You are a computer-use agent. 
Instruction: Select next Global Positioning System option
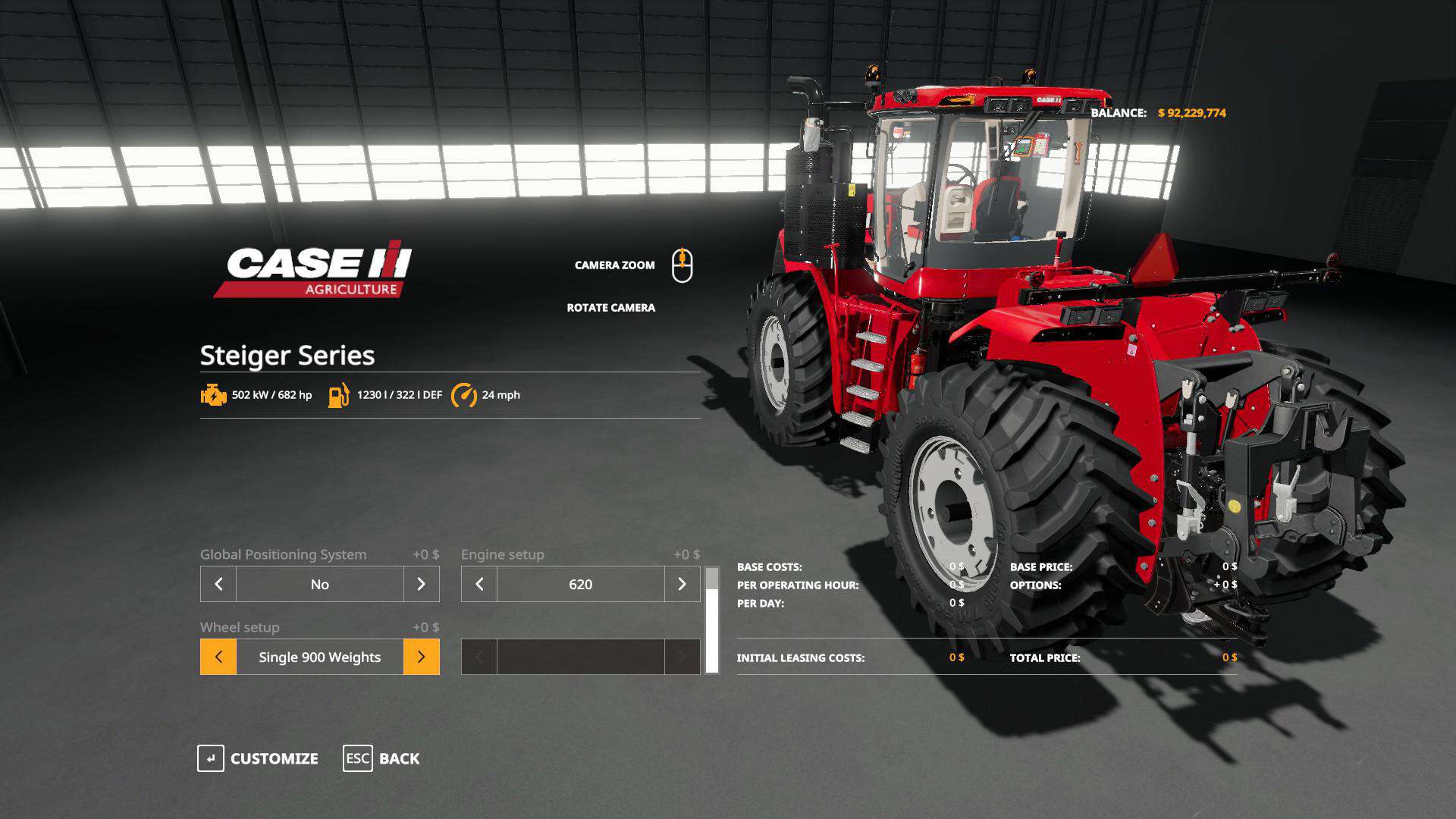(421, 584)
